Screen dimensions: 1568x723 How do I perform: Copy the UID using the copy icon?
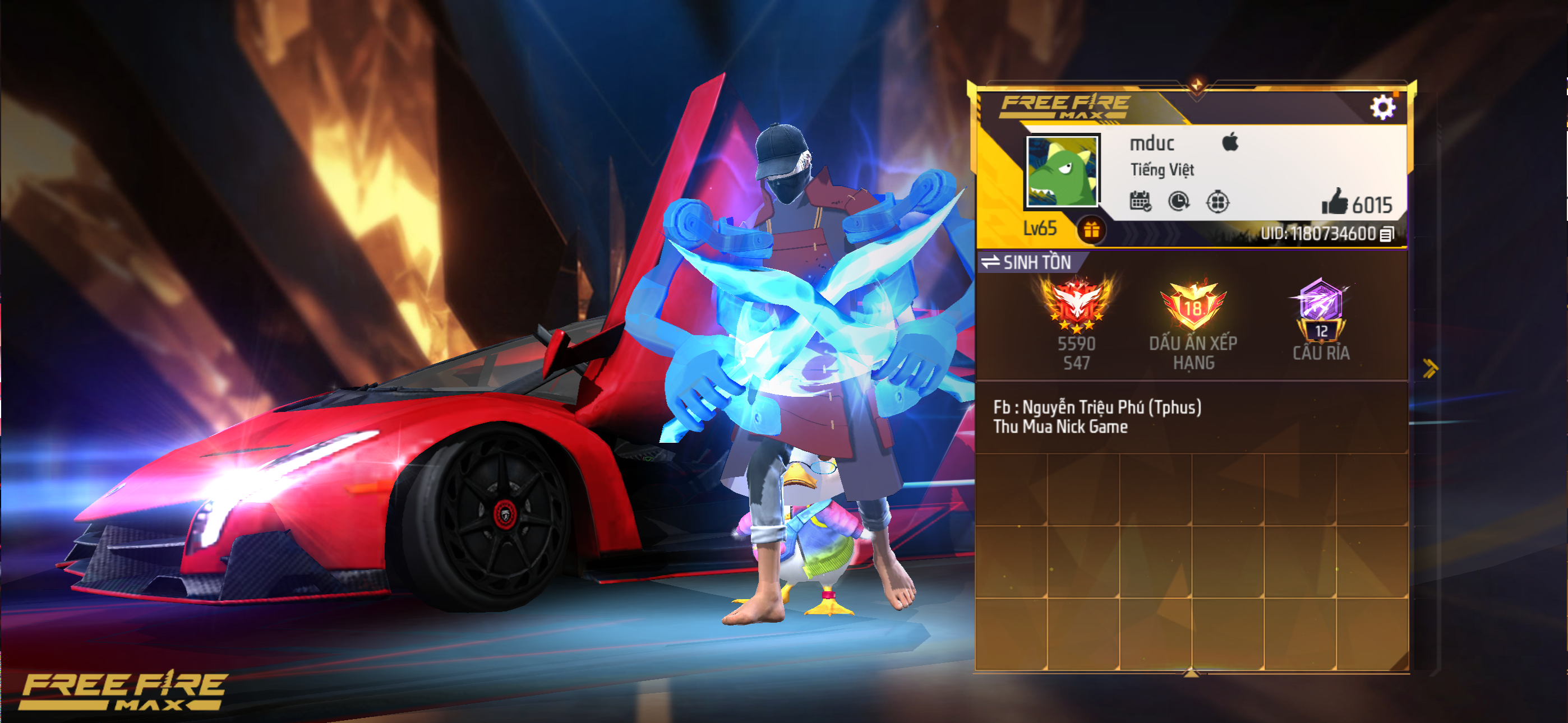coord(1387,234)
